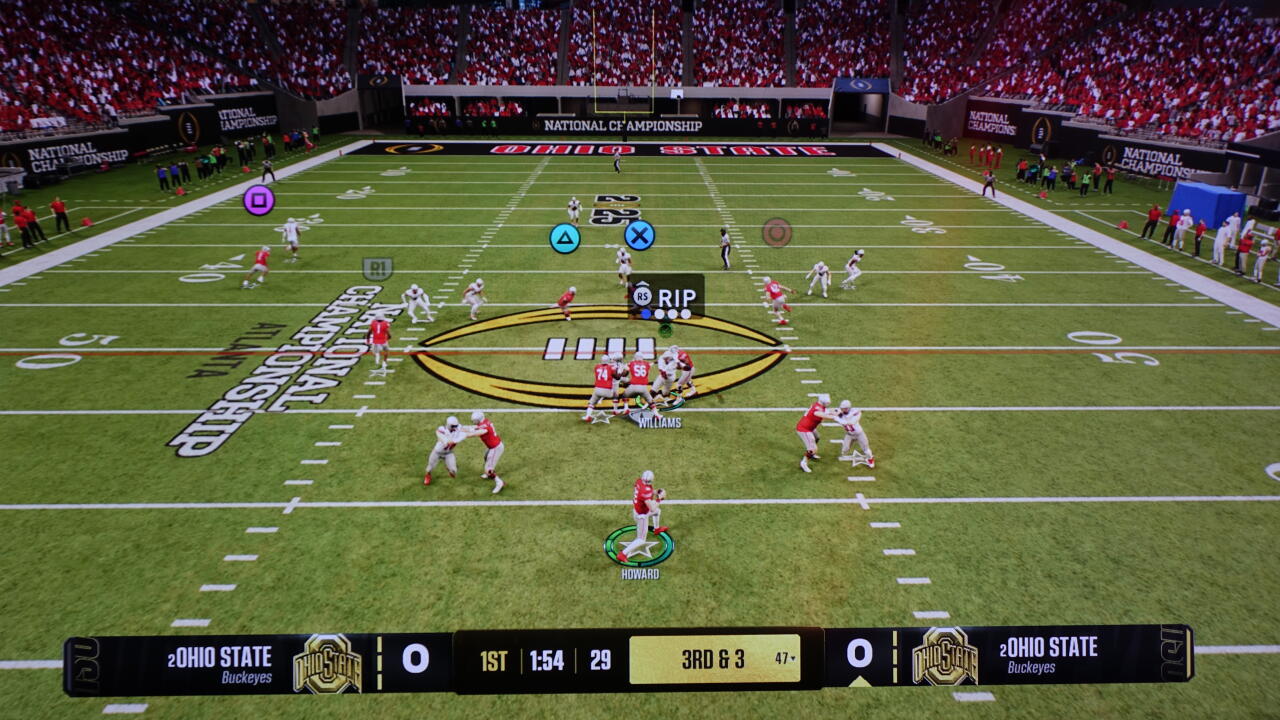
Task: Toggle the blue page dot under RIP
Action: 646,313
